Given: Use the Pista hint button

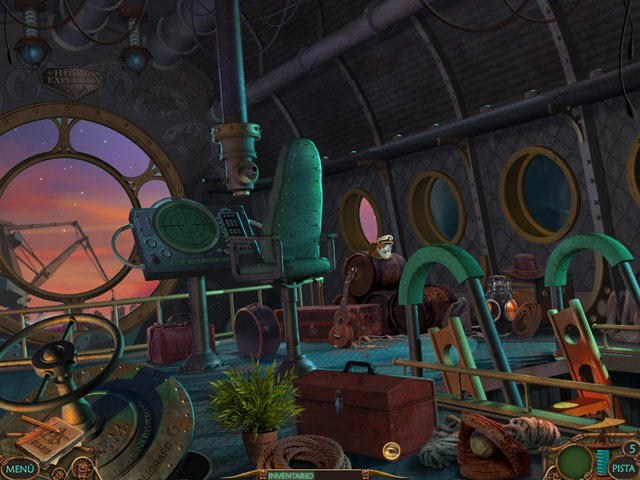Looking at the screenshot, I should coord(622,466).
